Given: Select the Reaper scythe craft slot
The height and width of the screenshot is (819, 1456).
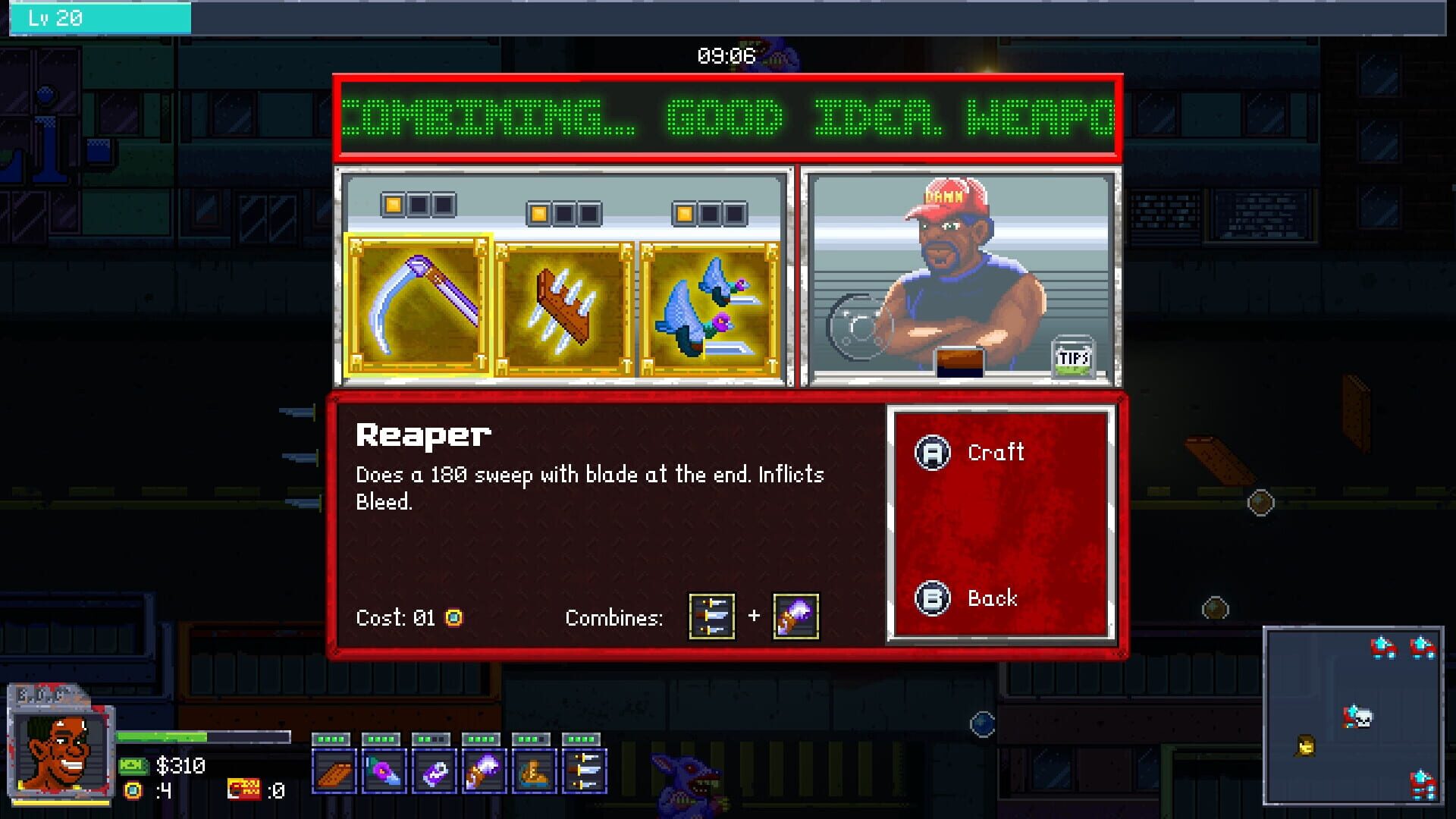Looking at the screenshot, I should [419, 302].
